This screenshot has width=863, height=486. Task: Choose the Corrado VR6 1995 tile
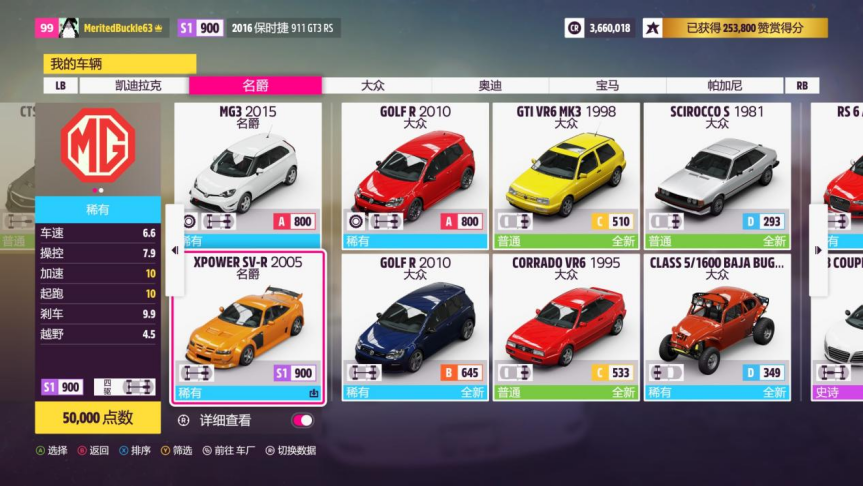[x=566, y=327]
